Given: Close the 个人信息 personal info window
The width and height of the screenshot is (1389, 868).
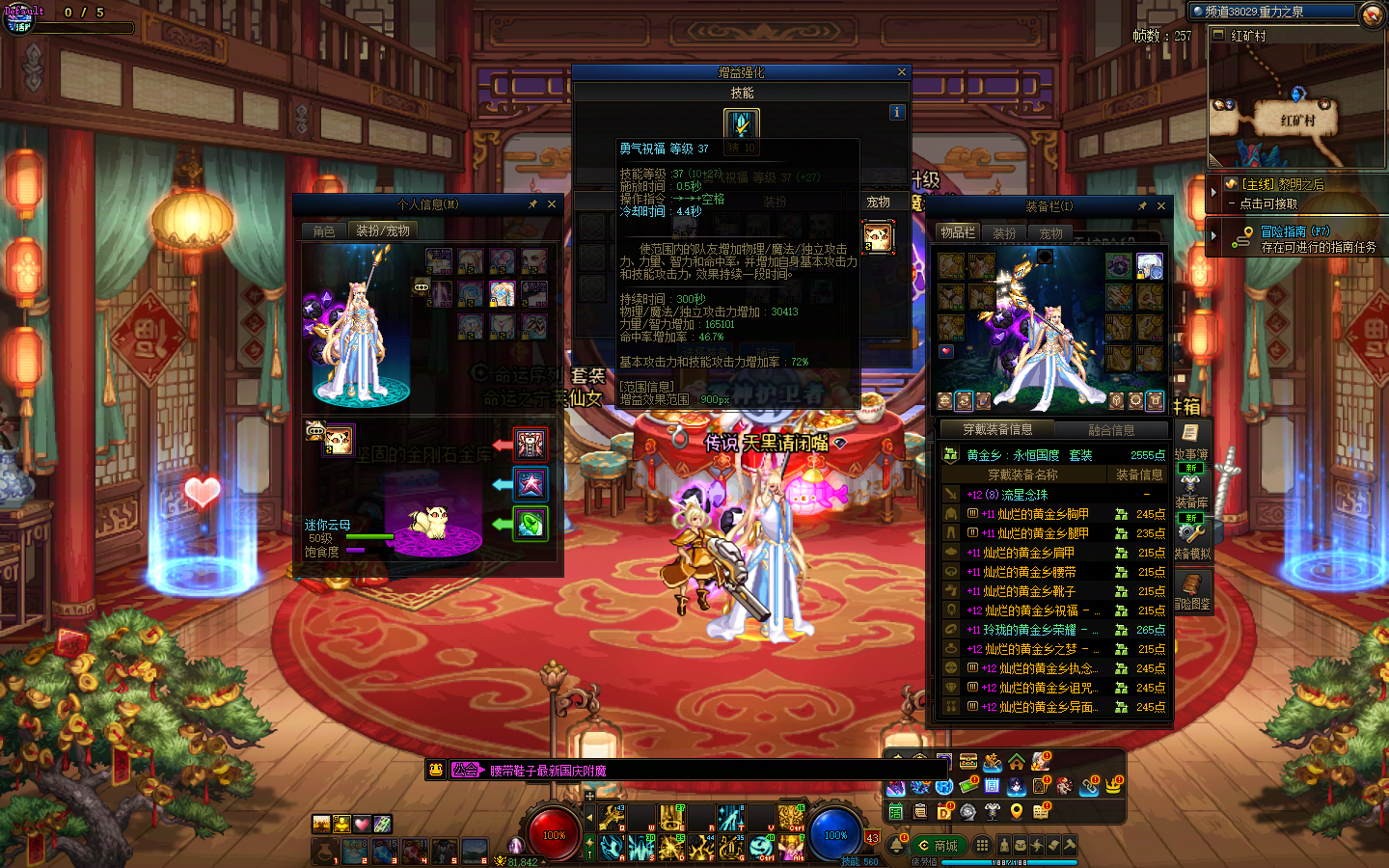Looking at the screenshot, I should coord(552,204).
